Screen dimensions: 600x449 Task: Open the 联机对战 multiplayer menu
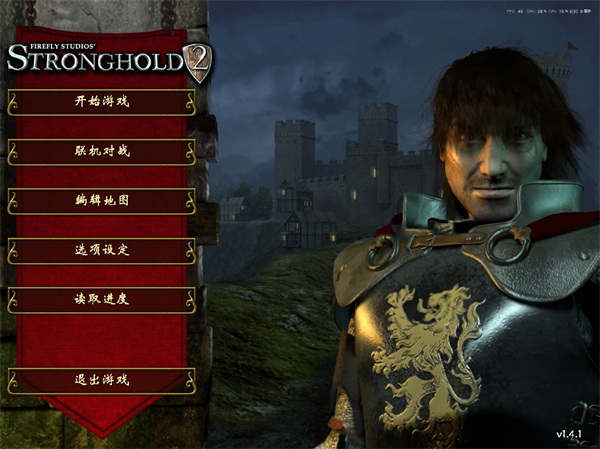click(102, 151)
